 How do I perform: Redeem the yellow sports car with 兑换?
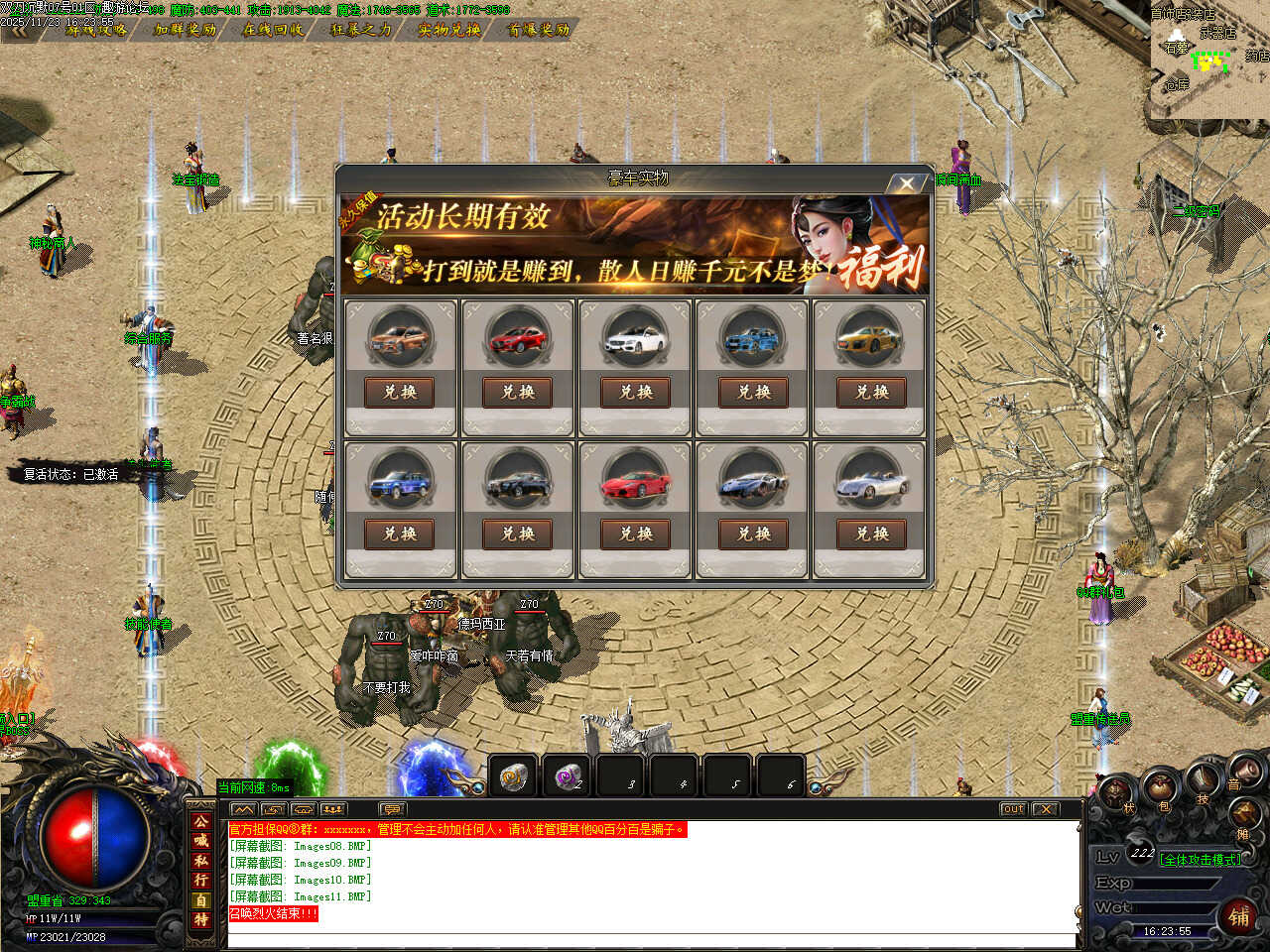click(x=872, y=393)
